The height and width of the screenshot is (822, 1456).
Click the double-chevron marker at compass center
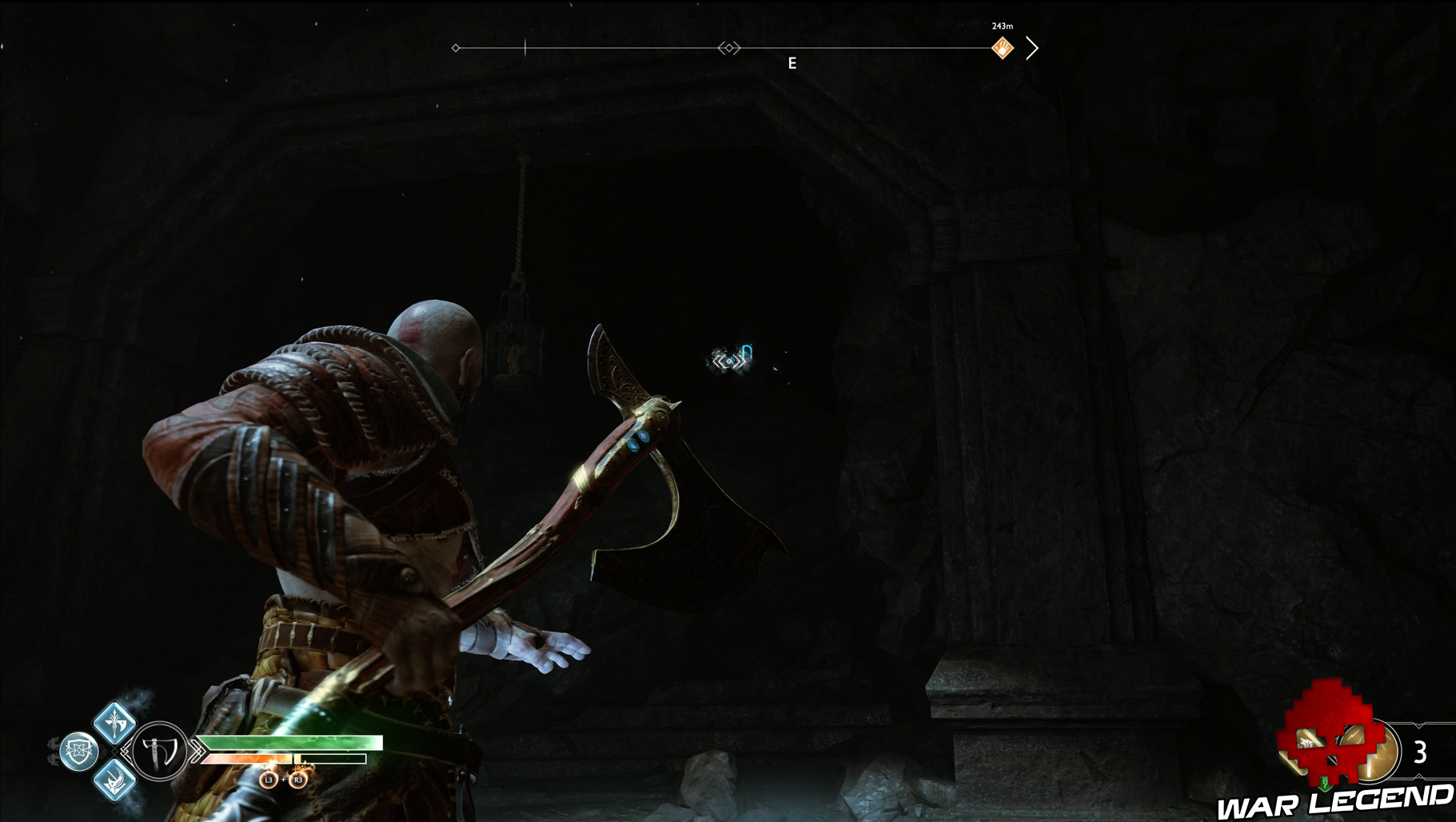click(728, 47)
